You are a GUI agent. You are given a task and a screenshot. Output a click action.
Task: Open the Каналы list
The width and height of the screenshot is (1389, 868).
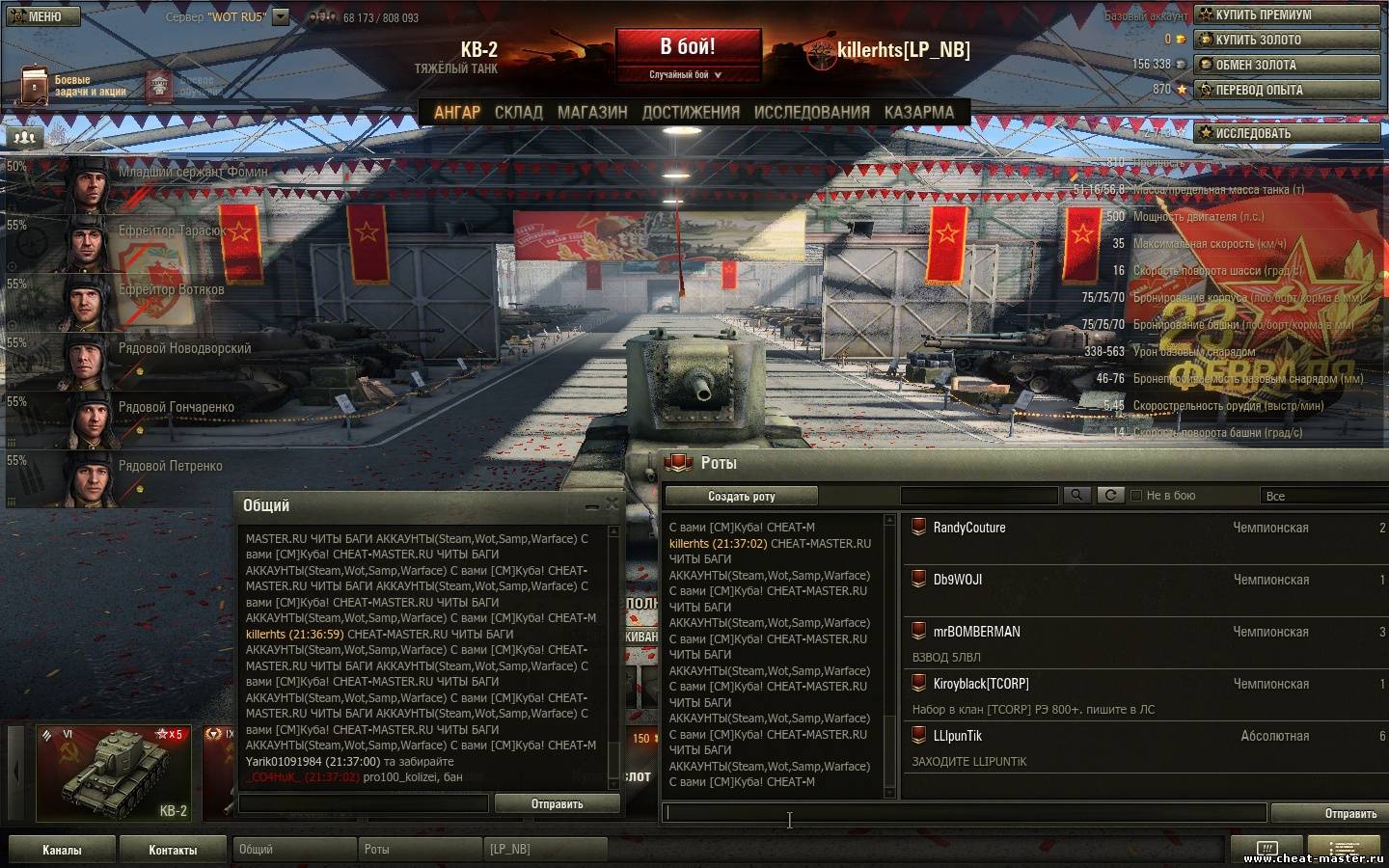tap(62, 850)
